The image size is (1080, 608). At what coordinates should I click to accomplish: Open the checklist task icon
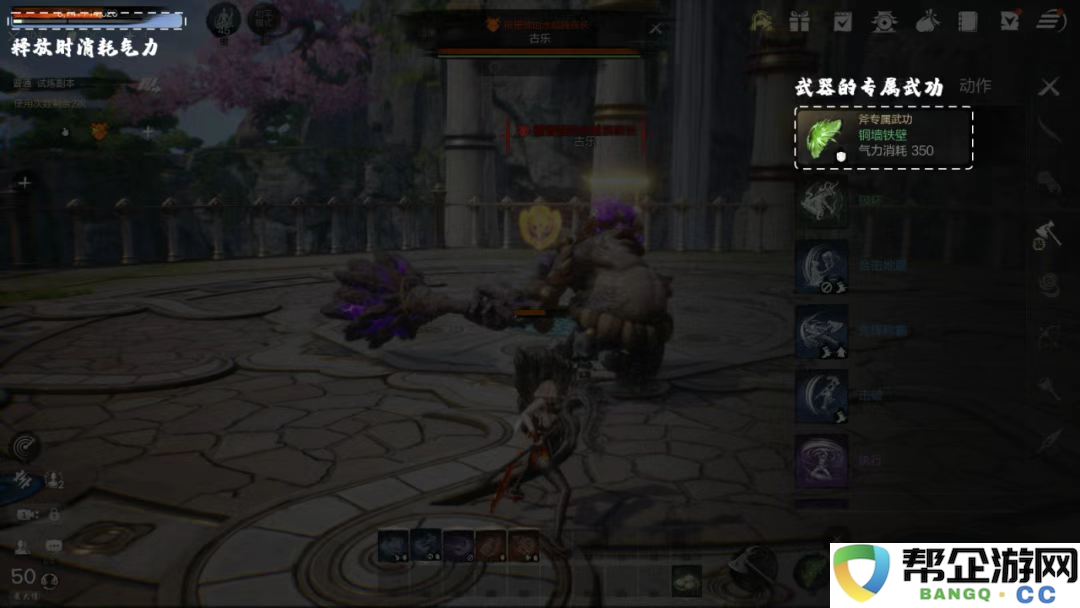(843, 21)
